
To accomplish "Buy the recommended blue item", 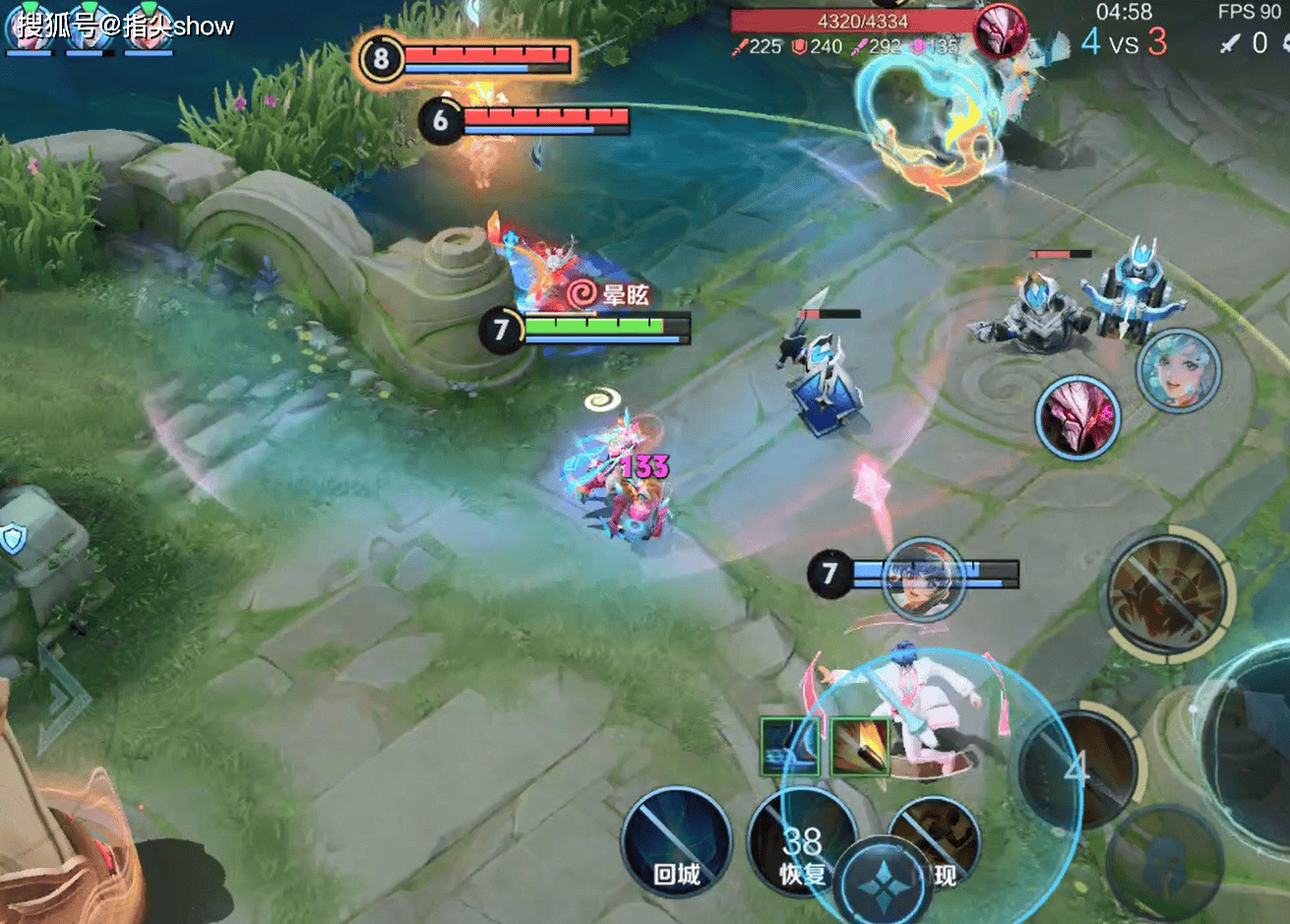I will 789,747.
